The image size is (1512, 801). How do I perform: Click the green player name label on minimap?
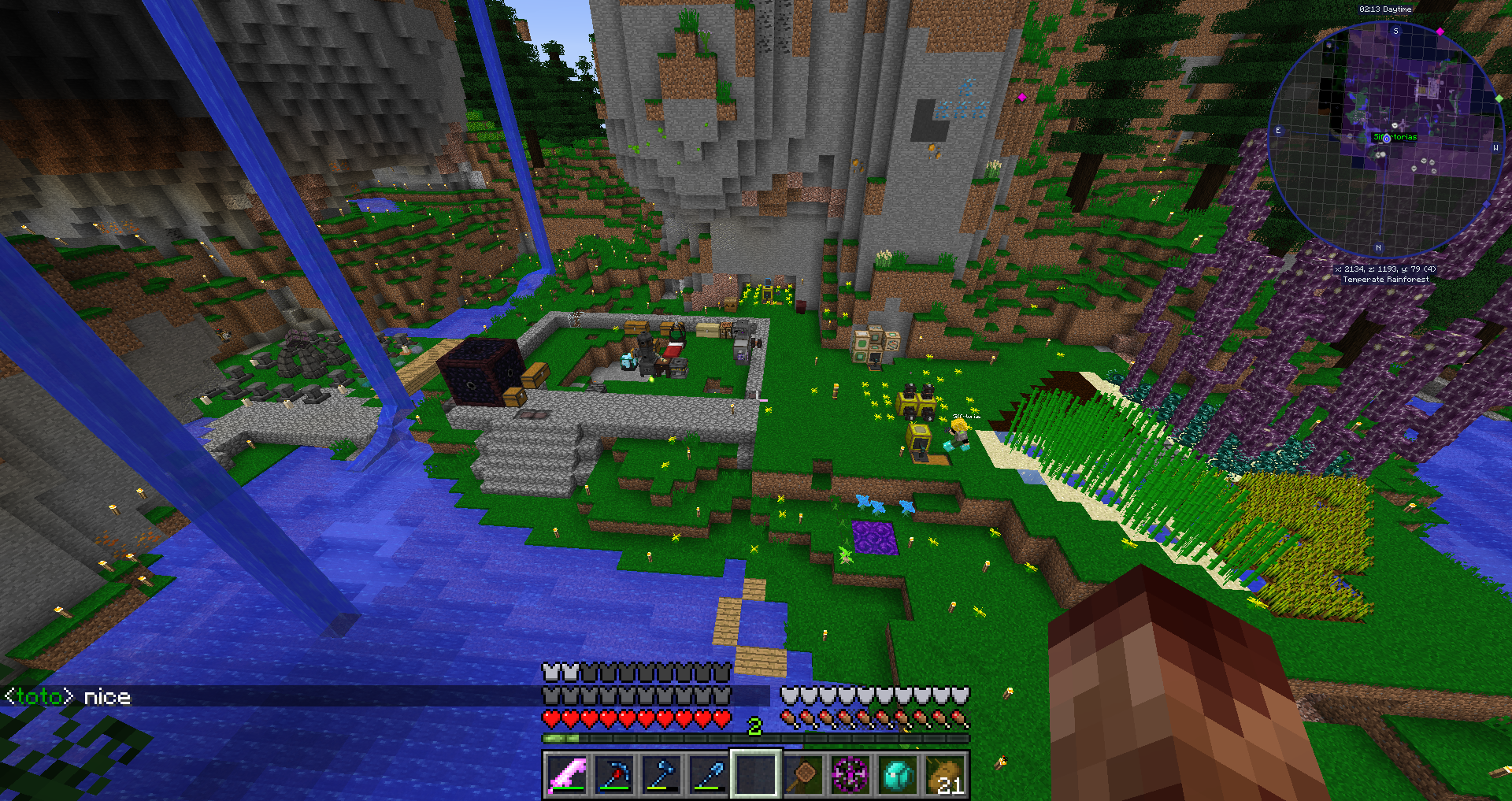pos(1395,137)
